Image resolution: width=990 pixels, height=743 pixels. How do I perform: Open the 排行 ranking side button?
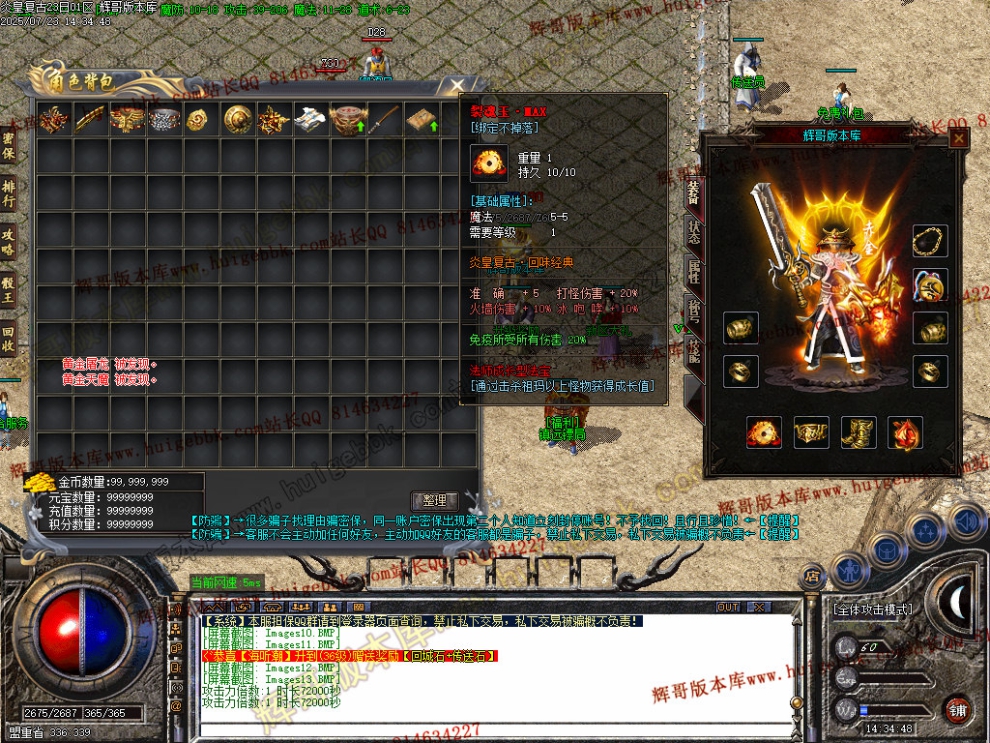pyautogui.click(x=9, y=193)
